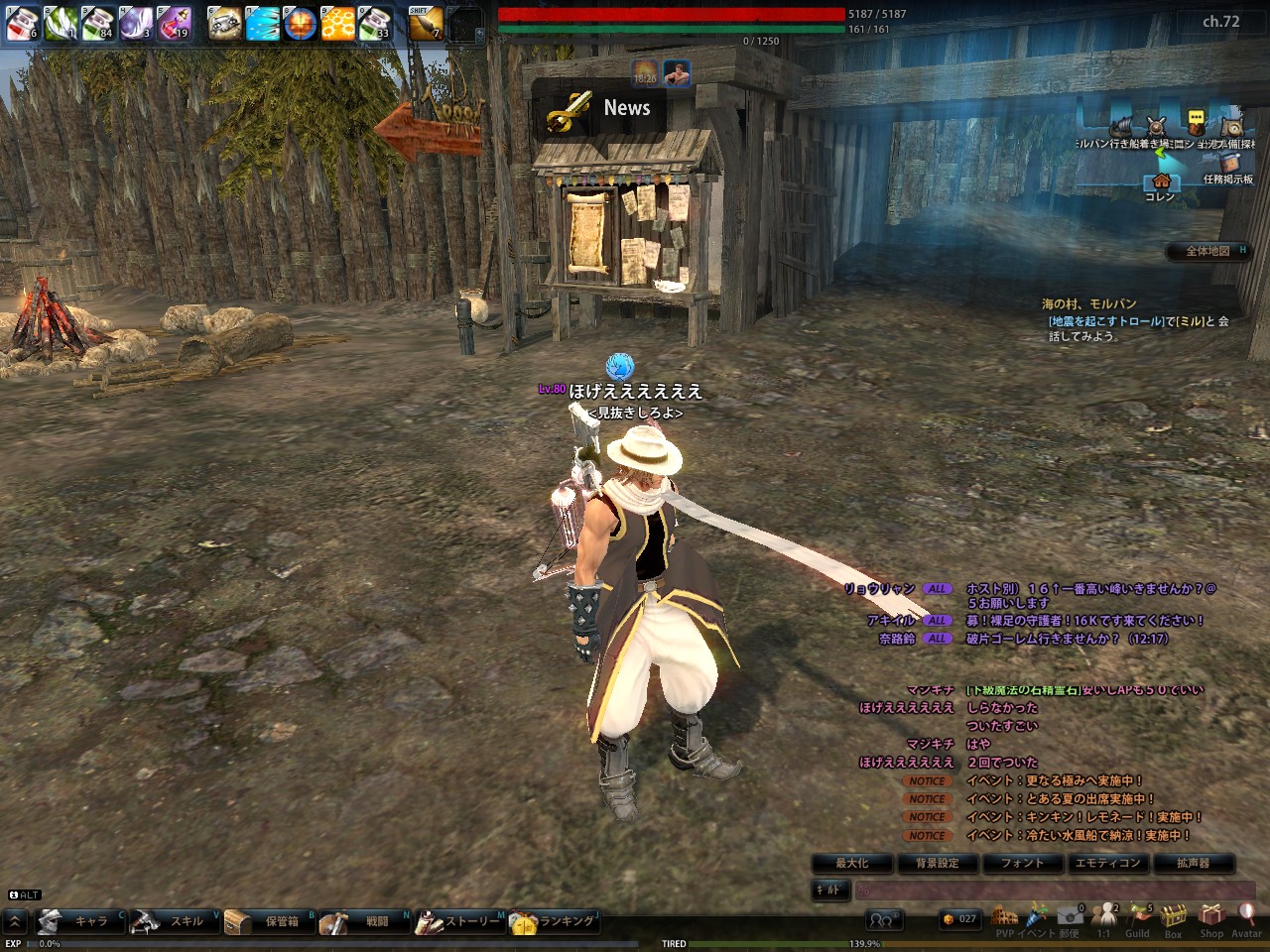Activate the orange explosion crosshair skill
The image size is (1270, 952).
tap(301, 22)
